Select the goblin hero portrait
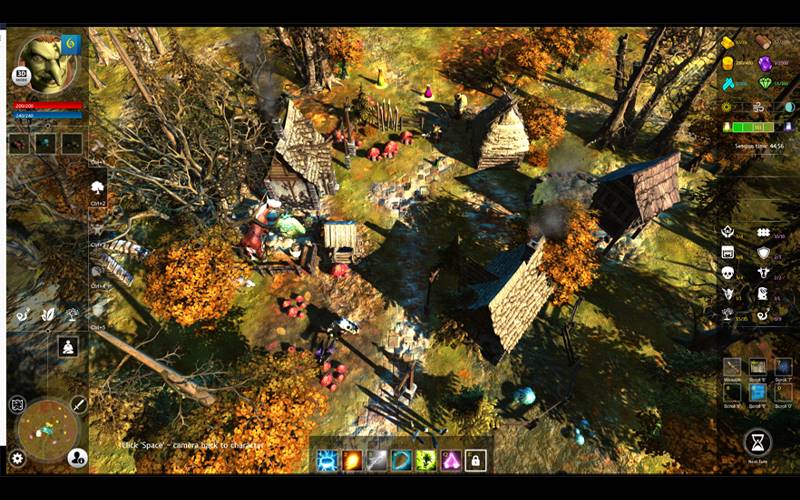The width and height of the screenshot is (800, 500). [45, 61]
